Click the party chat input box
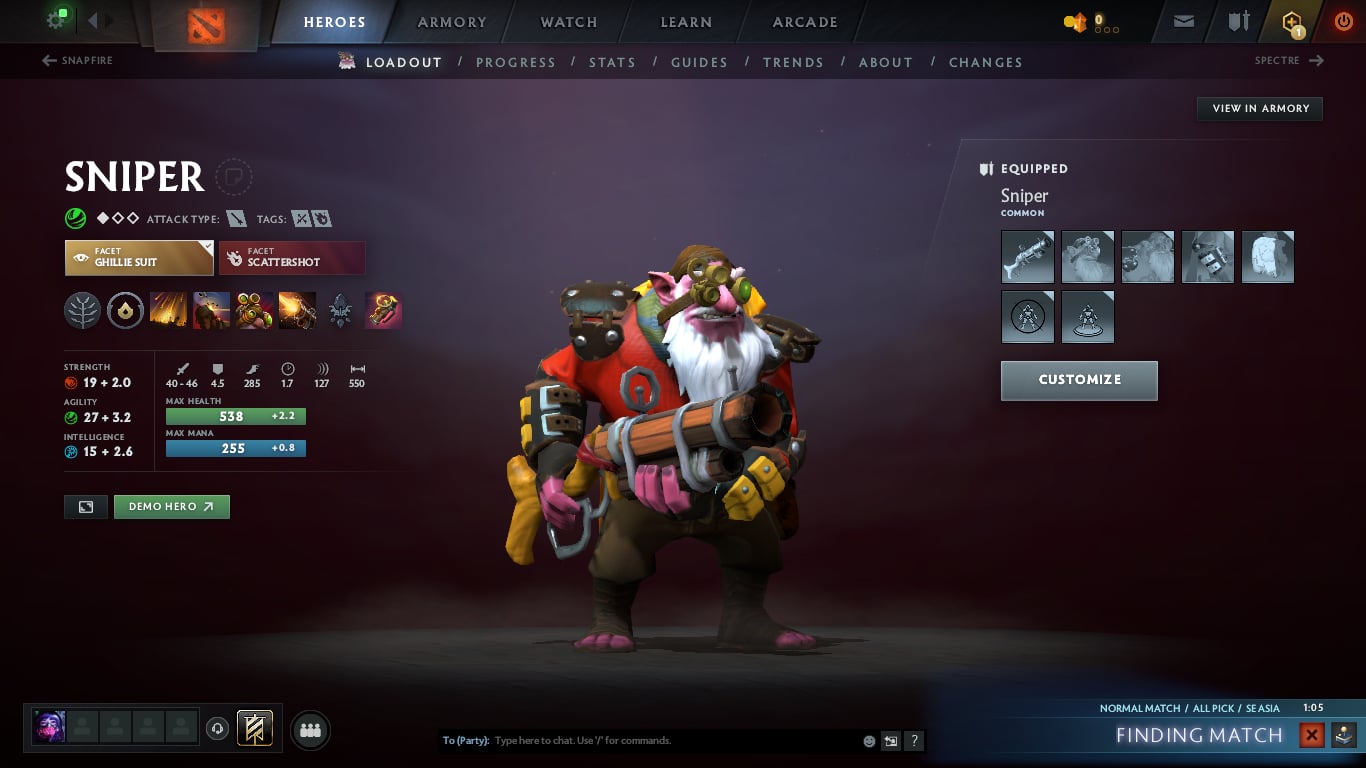 (670, 741)
